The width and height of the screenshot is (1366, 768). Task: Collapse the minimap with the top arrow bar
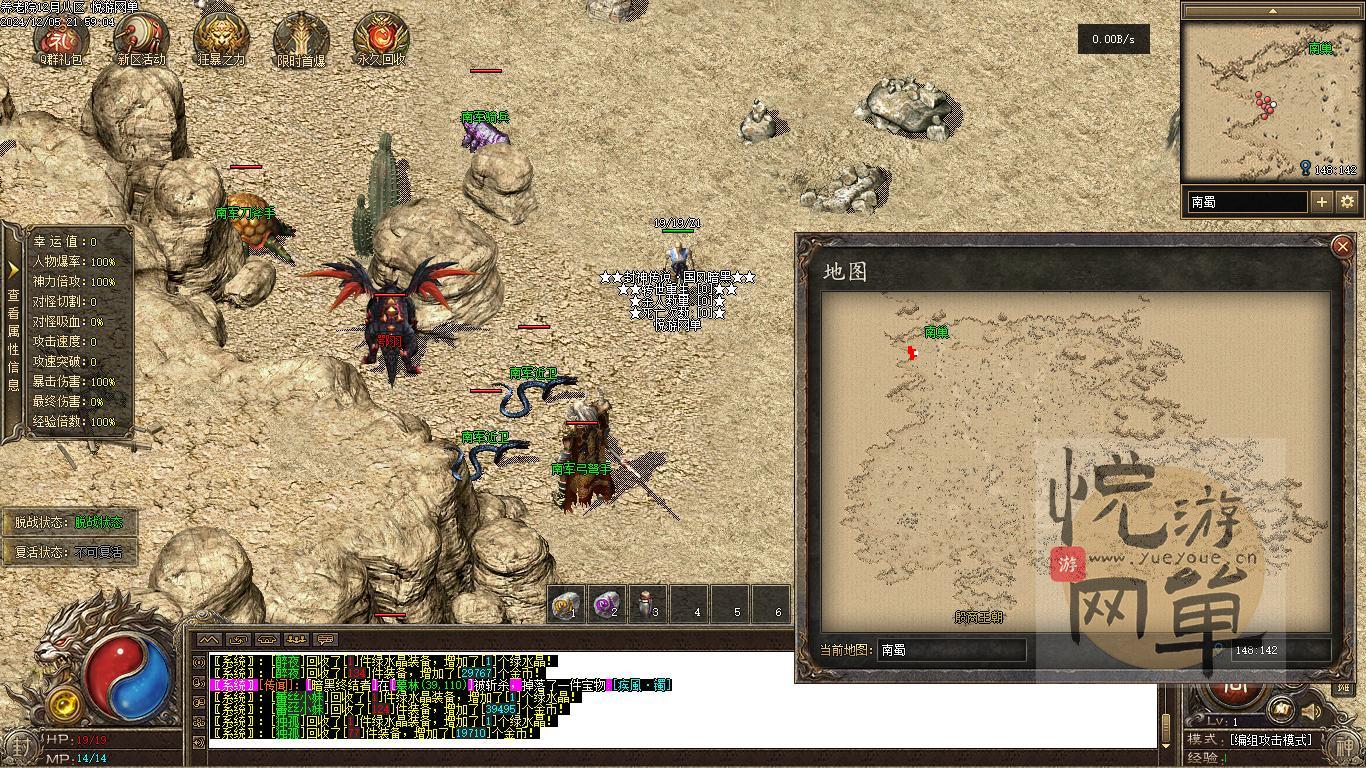point(1272,11)
